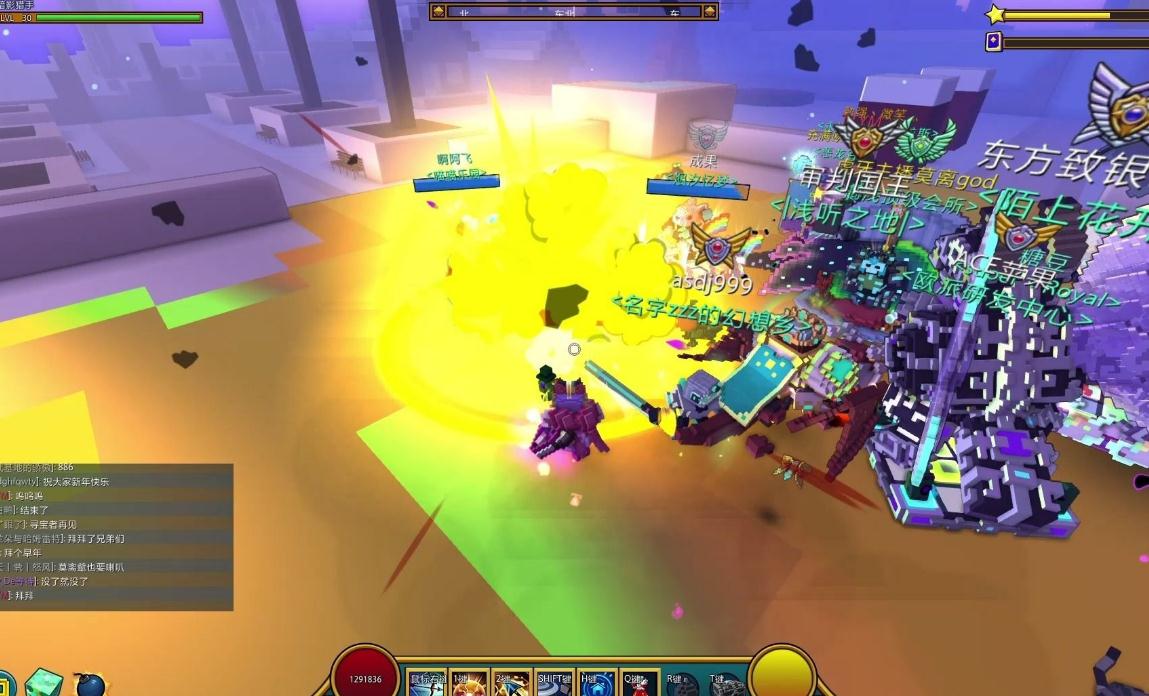Click the compass bar at the top
This screenshot has width=1149, height=696.
click(574, 11)
